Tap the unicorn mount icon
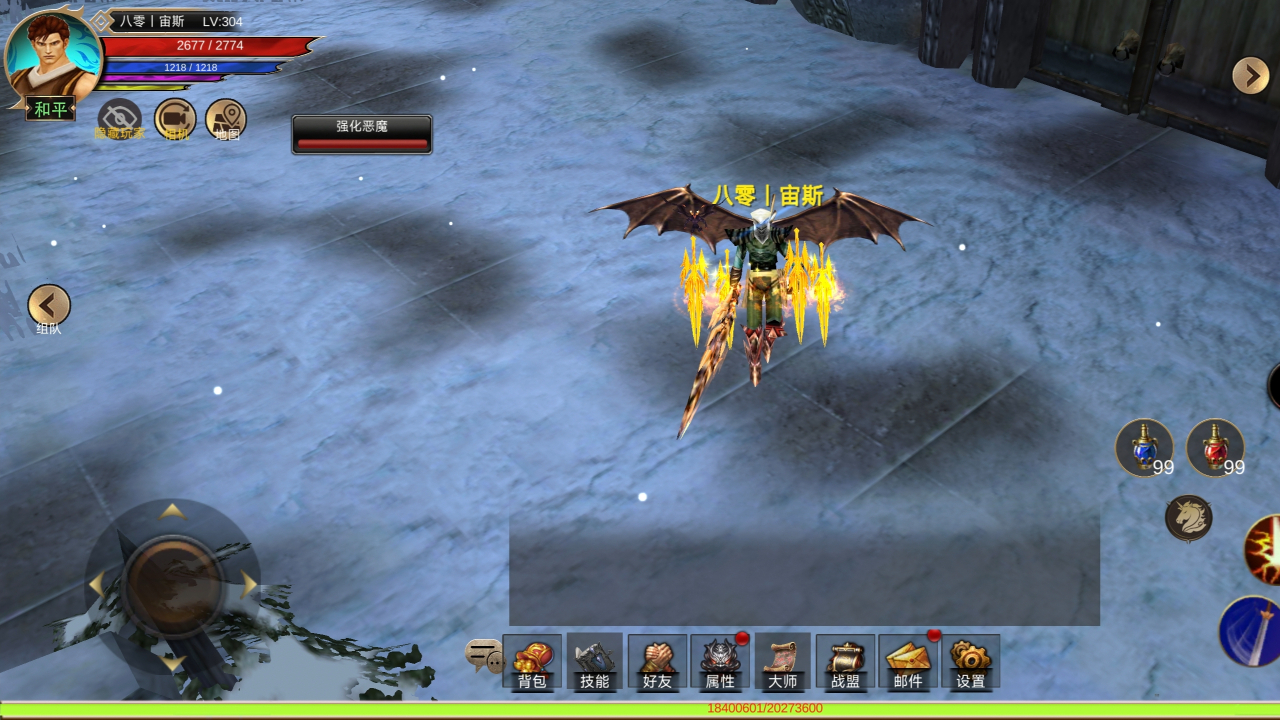Screen dimensions: 1280x720 point(1189,518)
